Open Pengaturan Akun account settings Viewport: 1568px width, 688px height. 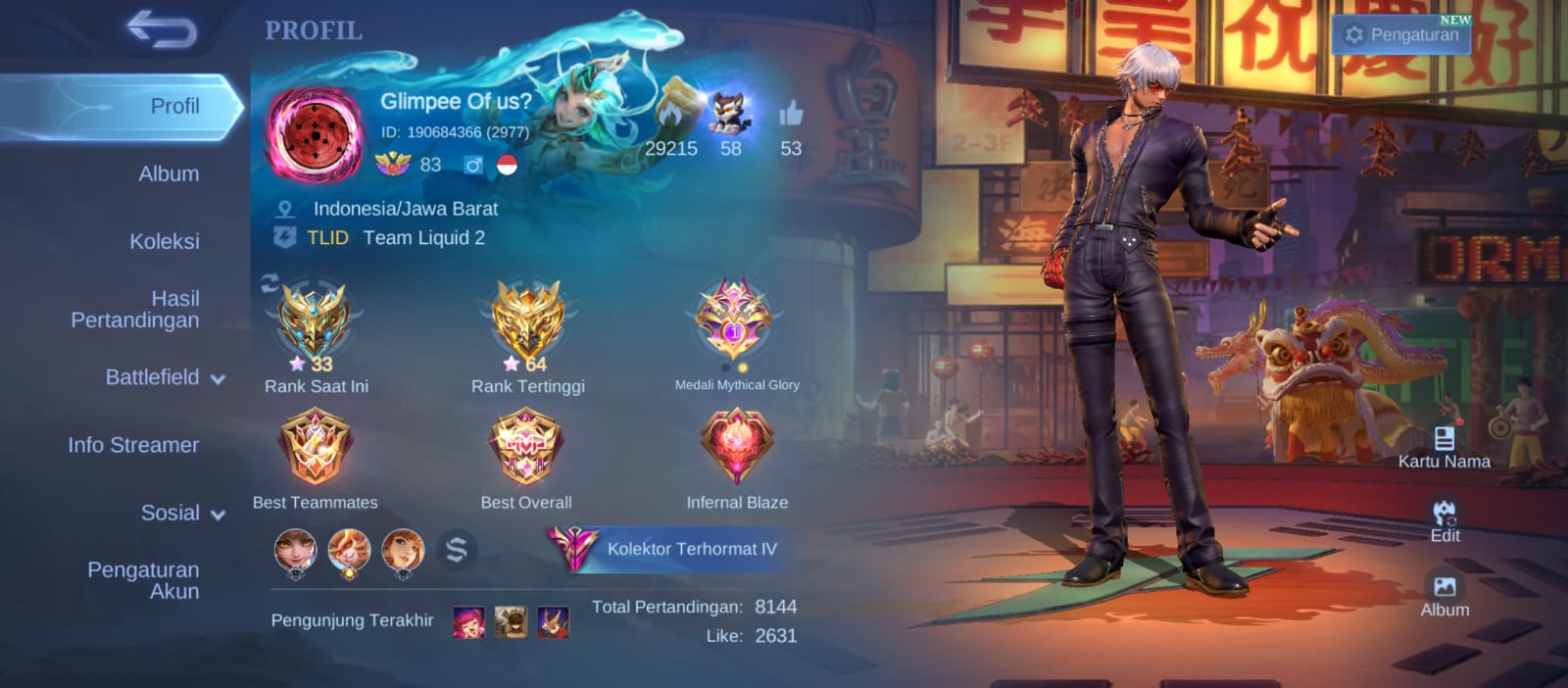click(x=144, y=580)
